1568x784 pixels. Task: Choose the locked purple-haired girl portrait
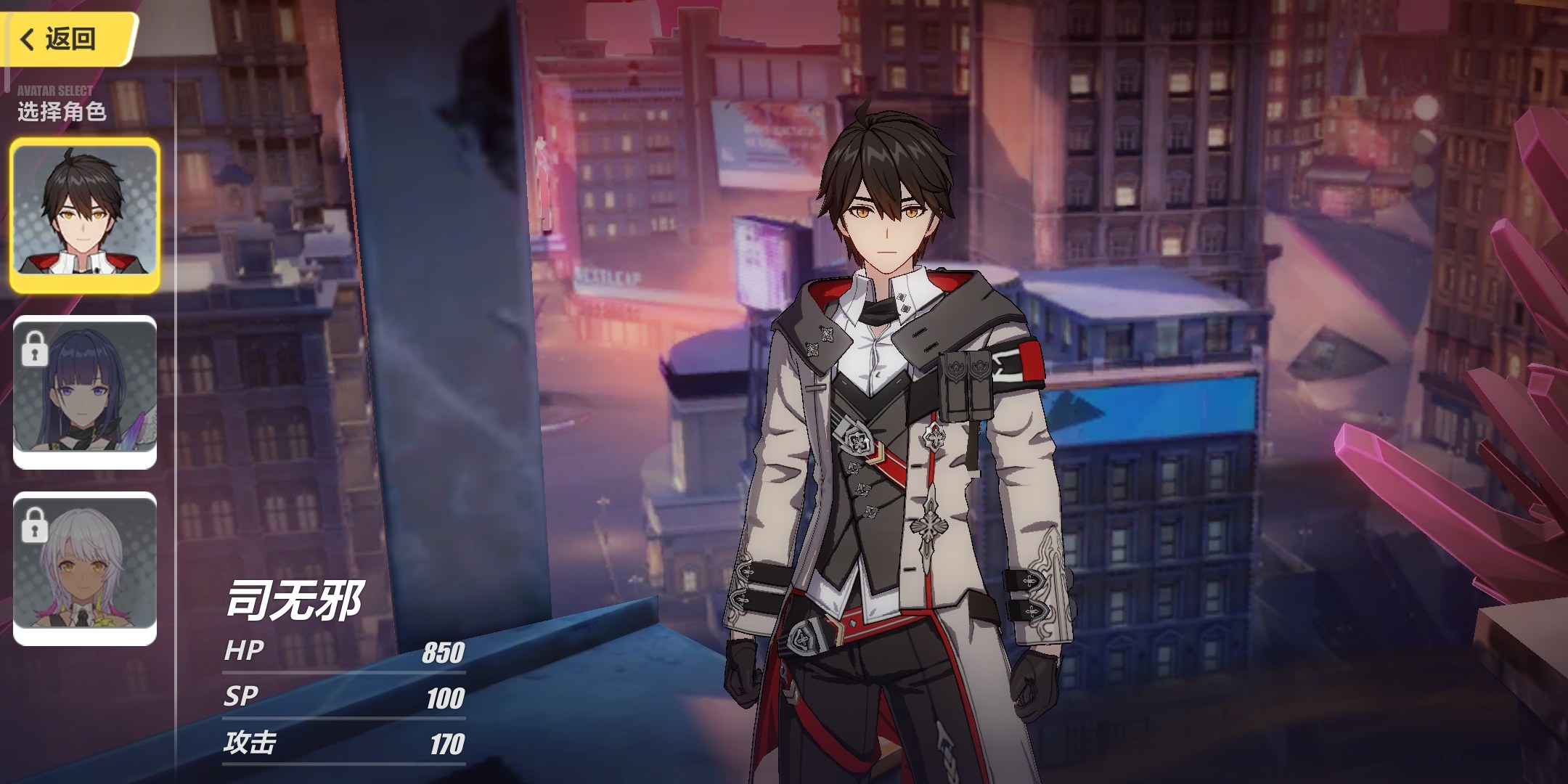coord(85,392)
